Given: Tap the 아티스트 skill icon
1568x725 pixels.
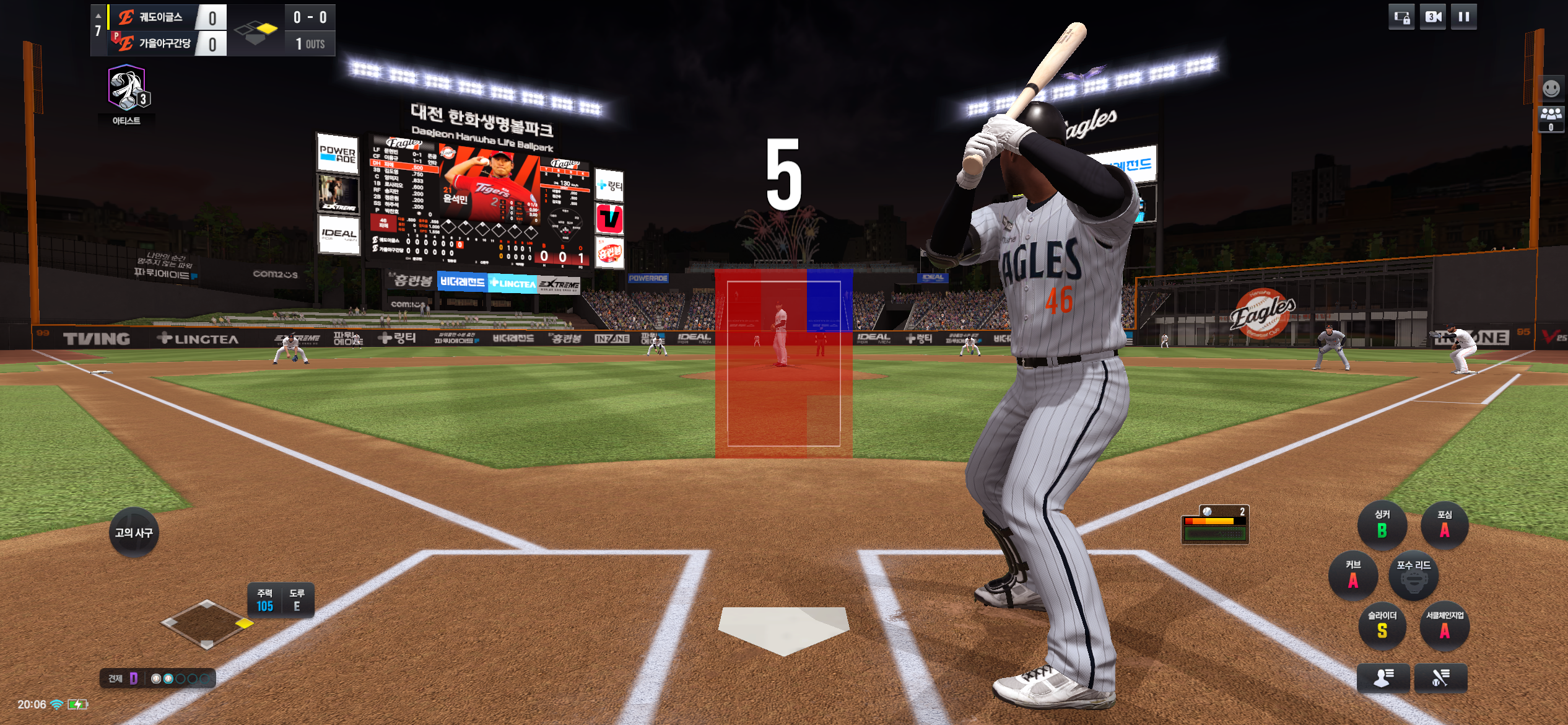Looking at the screenshot, I should (126, 90).
